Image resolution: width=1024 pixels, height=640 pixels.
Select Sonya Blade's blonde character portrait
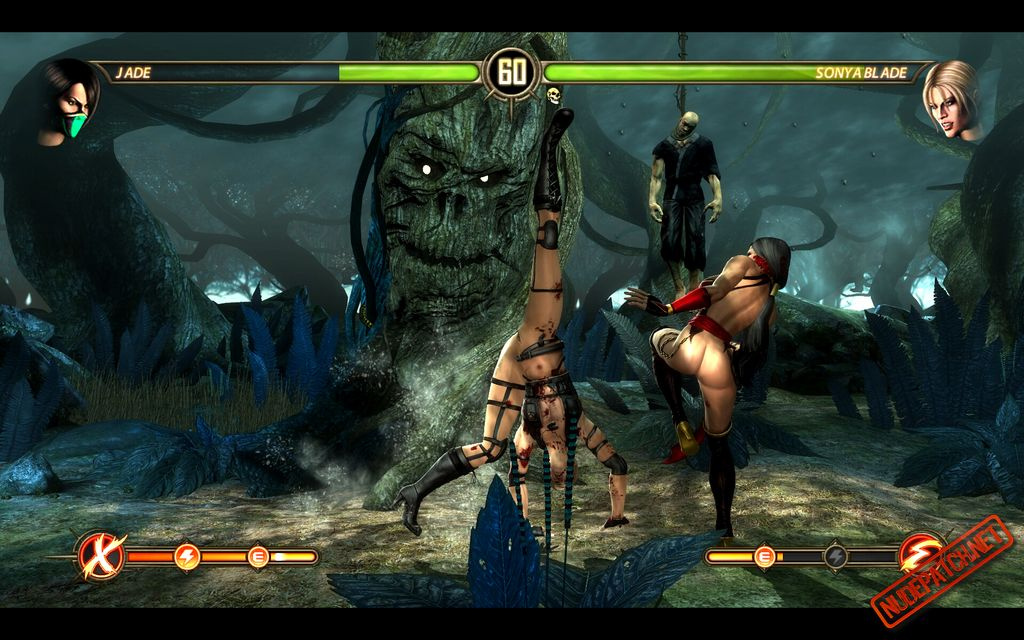point(950,100)
